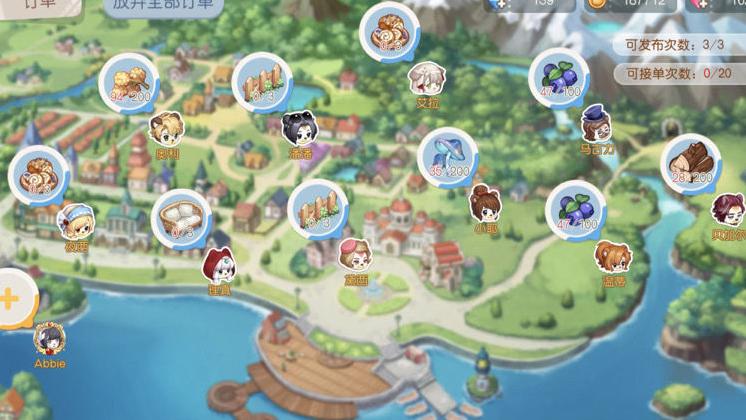Screen dimensions: 746x420
Task: Open the wheat order bubble showing 94/200
Action: 128,82
